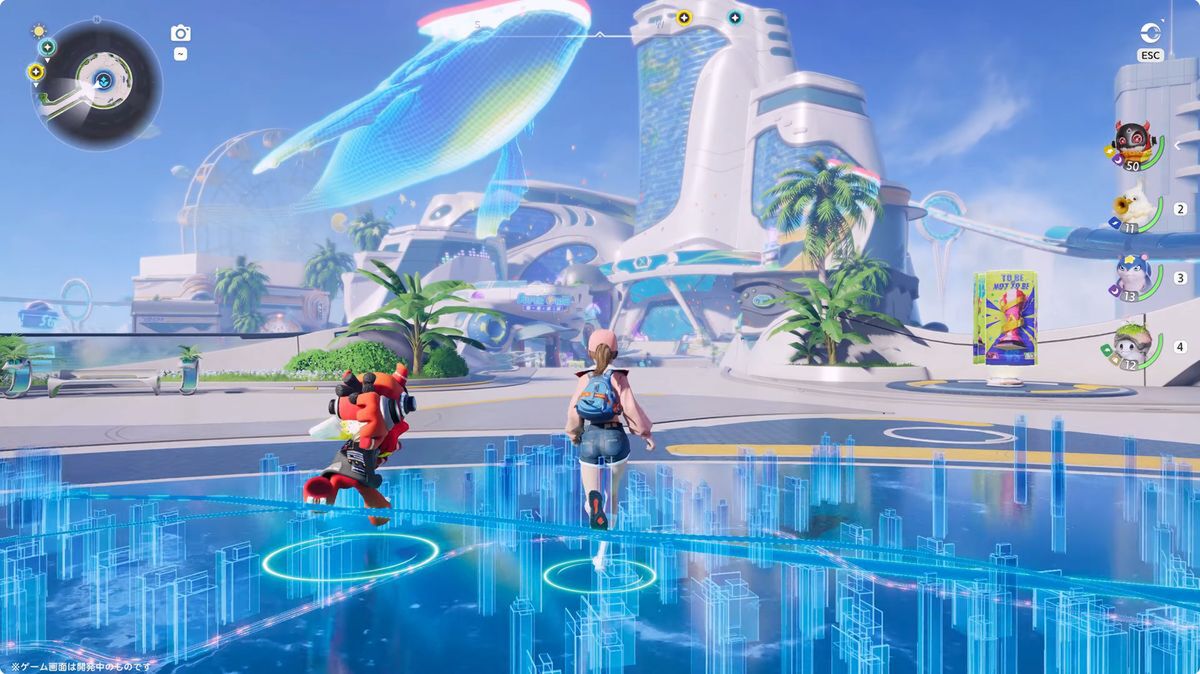The width and height of the screenshot is (1200, 674).
Task: Click the yellow objective marker on the compass
Action: coord(684,17)
